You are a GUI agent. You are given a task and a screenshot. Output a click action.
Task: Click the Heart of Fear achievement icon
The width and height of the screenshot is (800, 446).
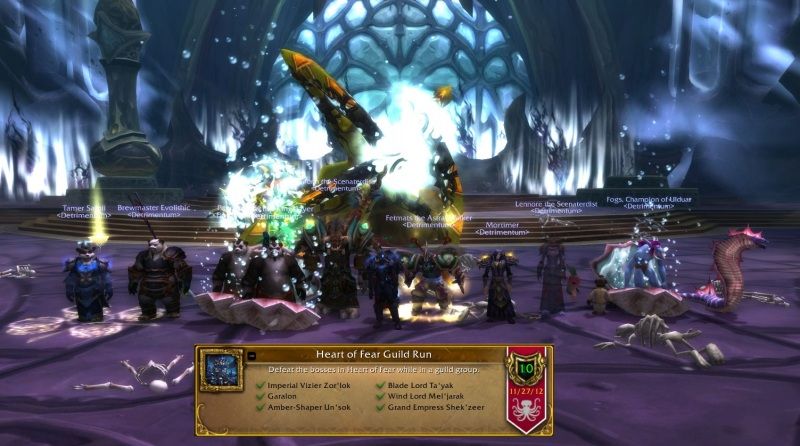(x=221, y=369)
